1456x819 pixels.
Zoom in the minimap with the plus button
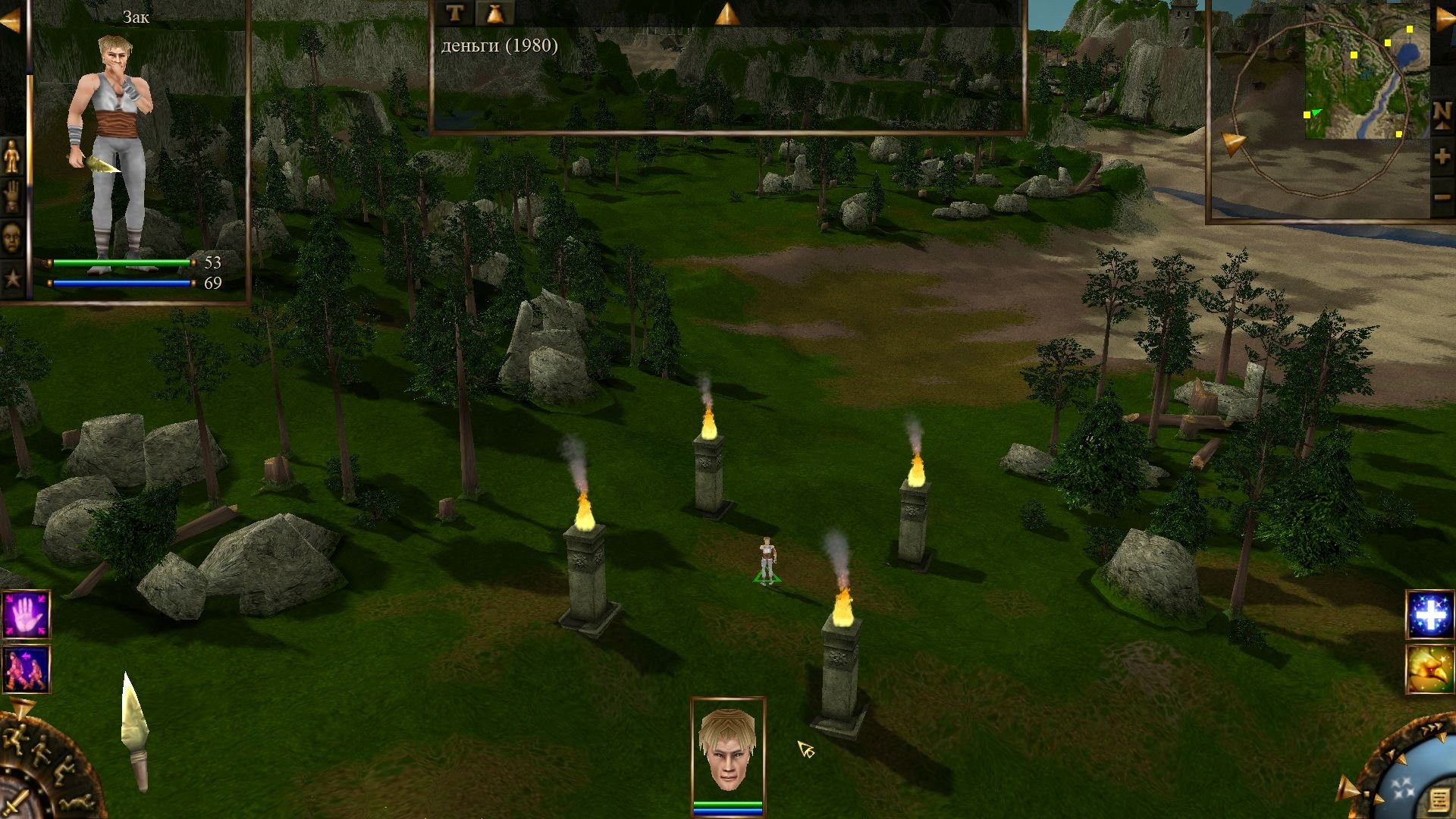(x=1442, y=157)
